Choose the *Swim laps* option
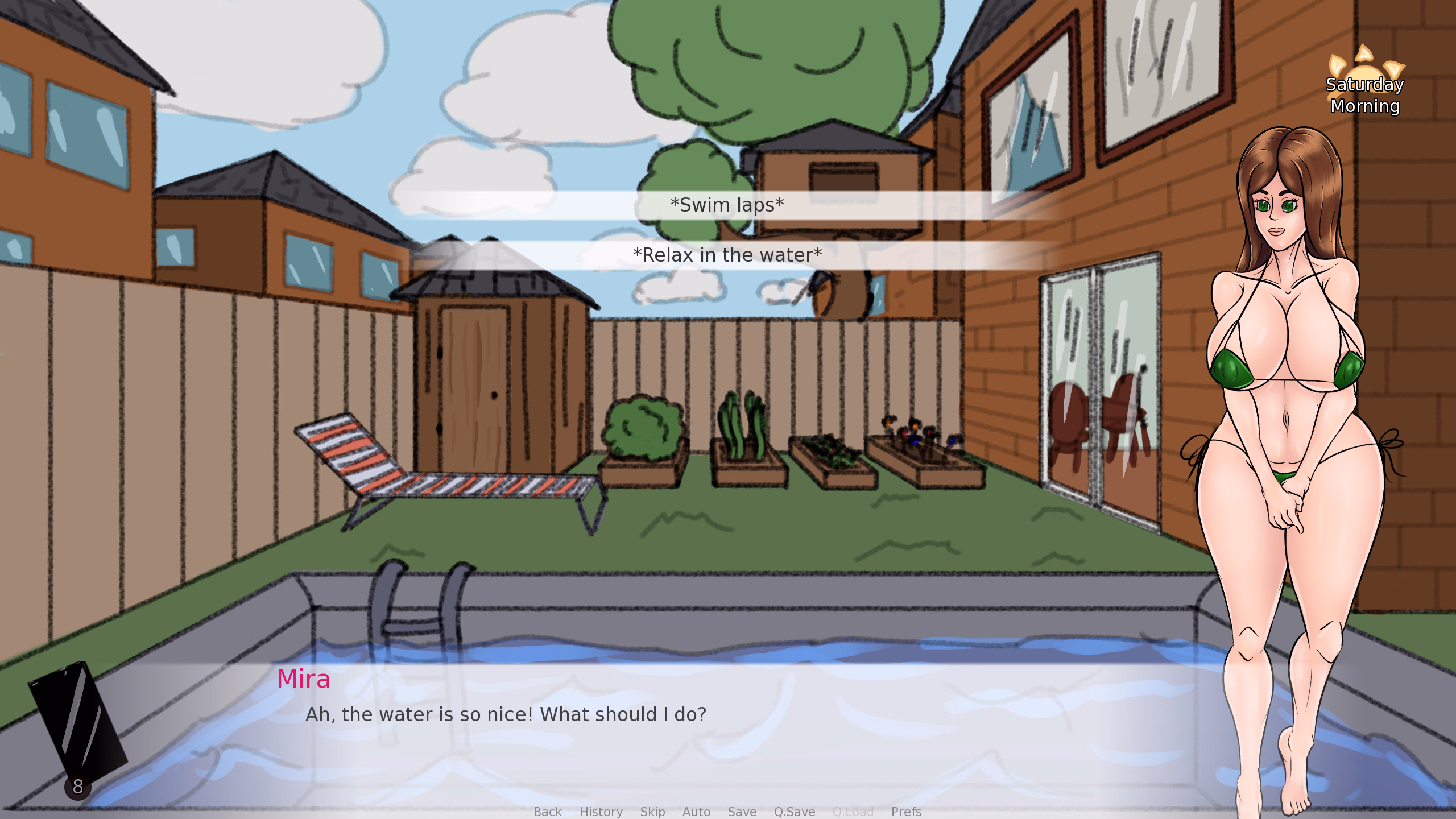1456x819 pixels. (728, 205)
